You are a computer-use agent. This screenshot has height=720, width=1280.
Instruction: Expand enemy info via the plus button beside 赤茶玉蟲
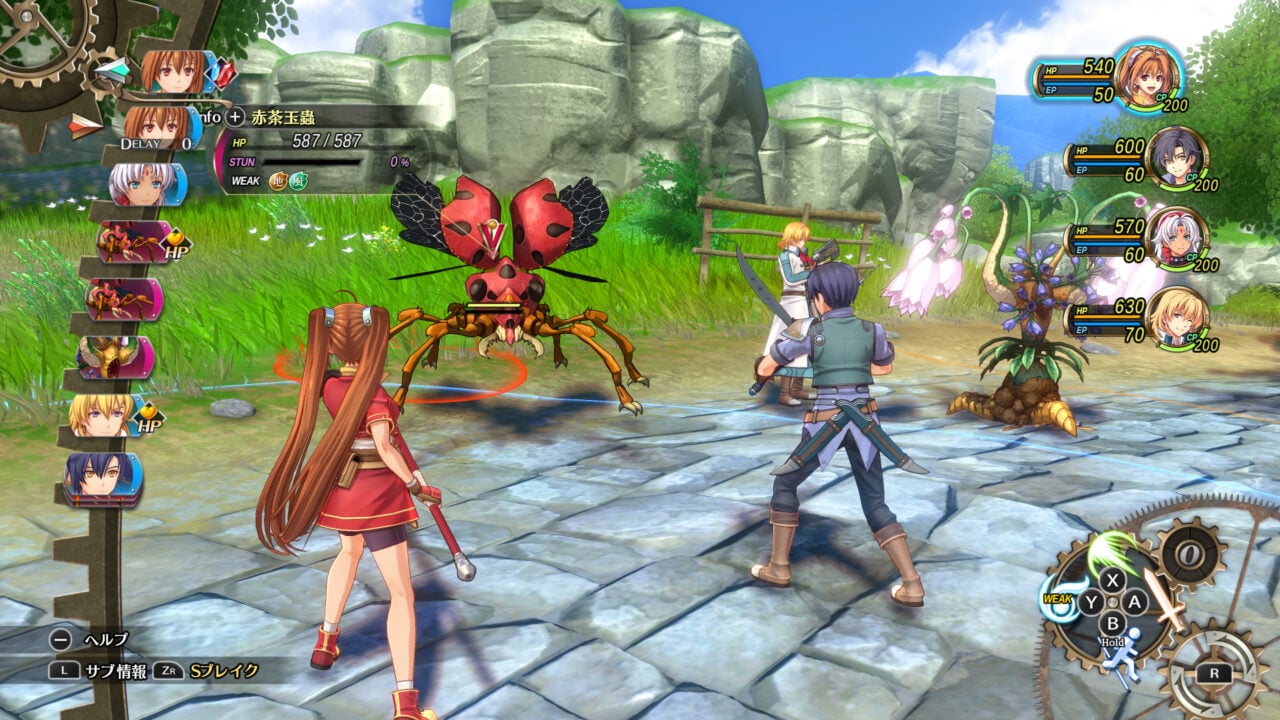pyautogui.click(x=232, y=116)
